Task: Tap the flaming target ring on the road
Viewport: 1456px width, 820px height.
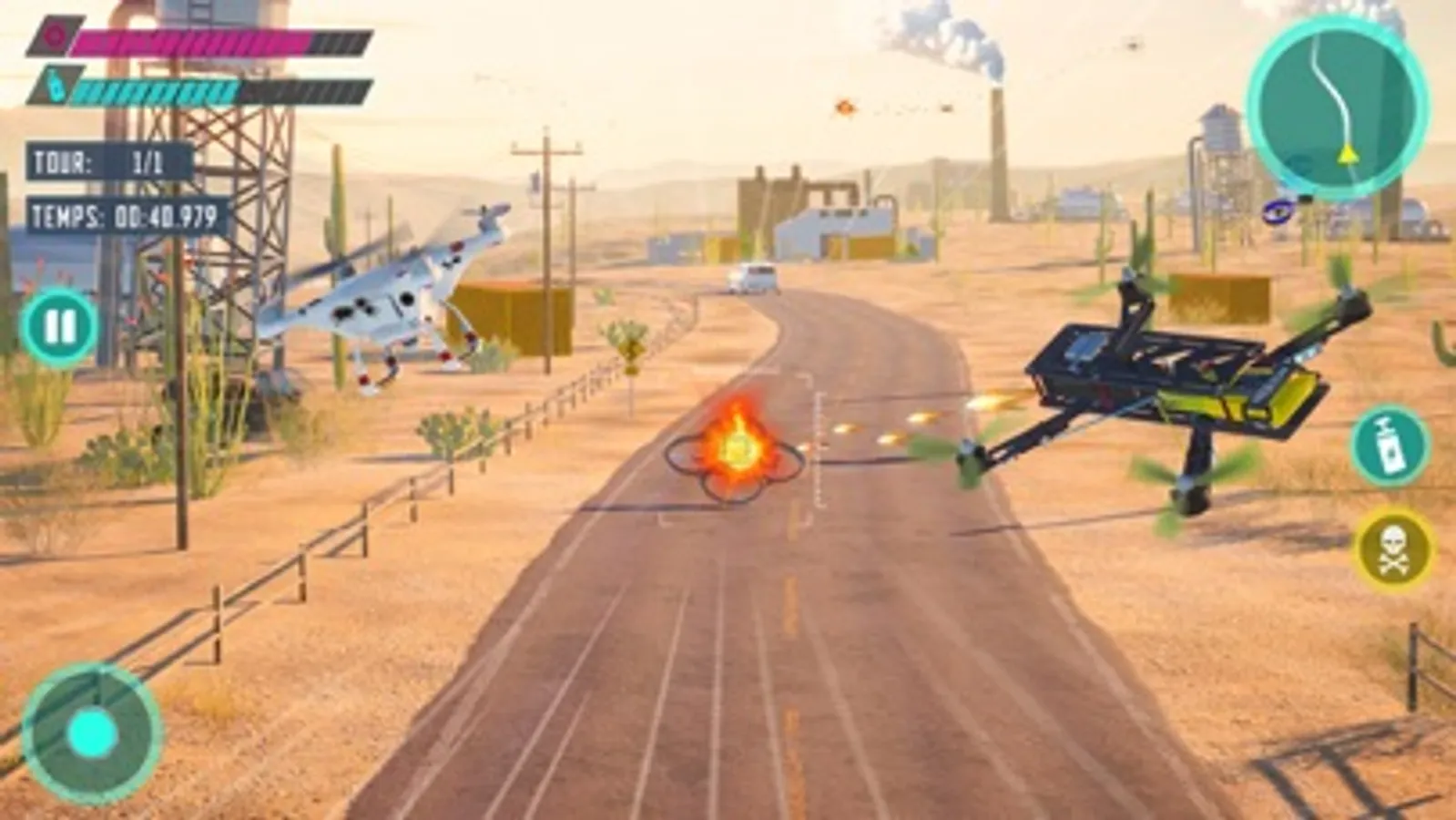Action: [738, 453]
